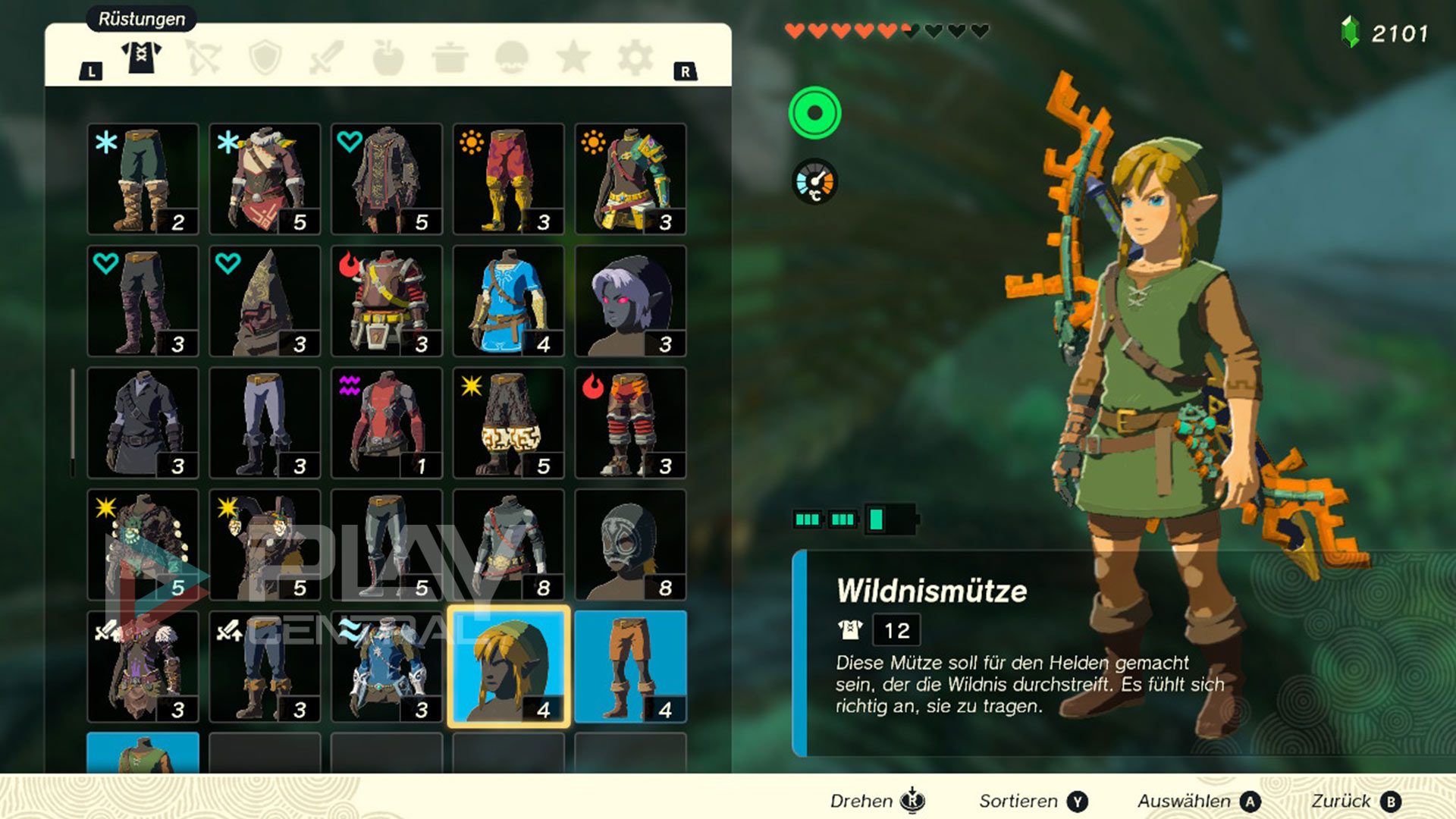Open the shields tab

click(265, 58)
